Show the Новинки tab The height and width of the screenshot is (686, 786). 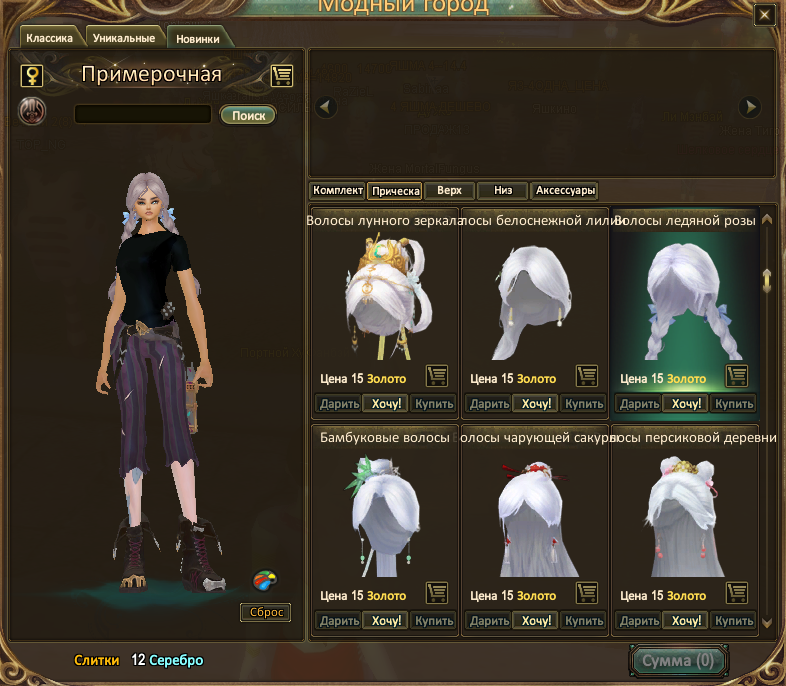tap(198, 39)
